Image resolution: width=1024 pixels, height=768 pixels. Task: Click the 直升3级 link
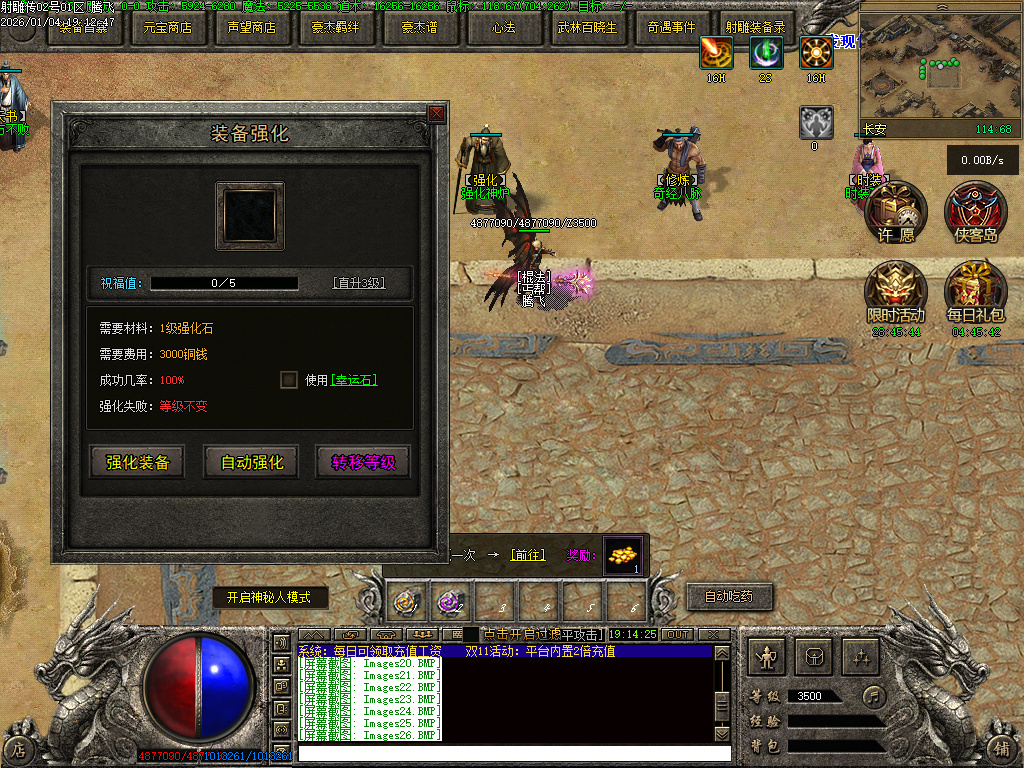pyautogui.click(x=358, y=283)
